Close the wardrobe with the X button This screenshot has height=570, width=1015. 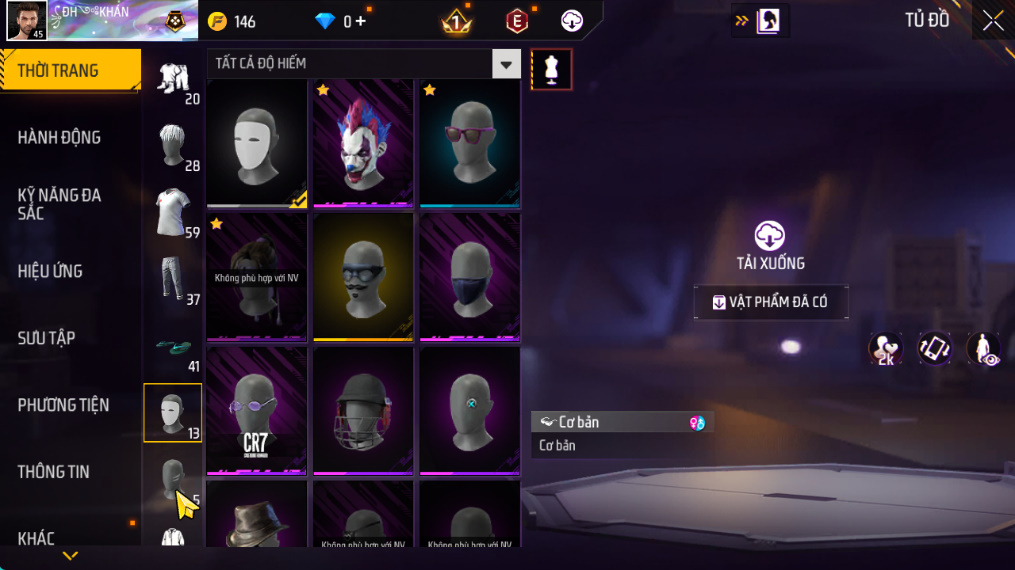pos(992,21)
